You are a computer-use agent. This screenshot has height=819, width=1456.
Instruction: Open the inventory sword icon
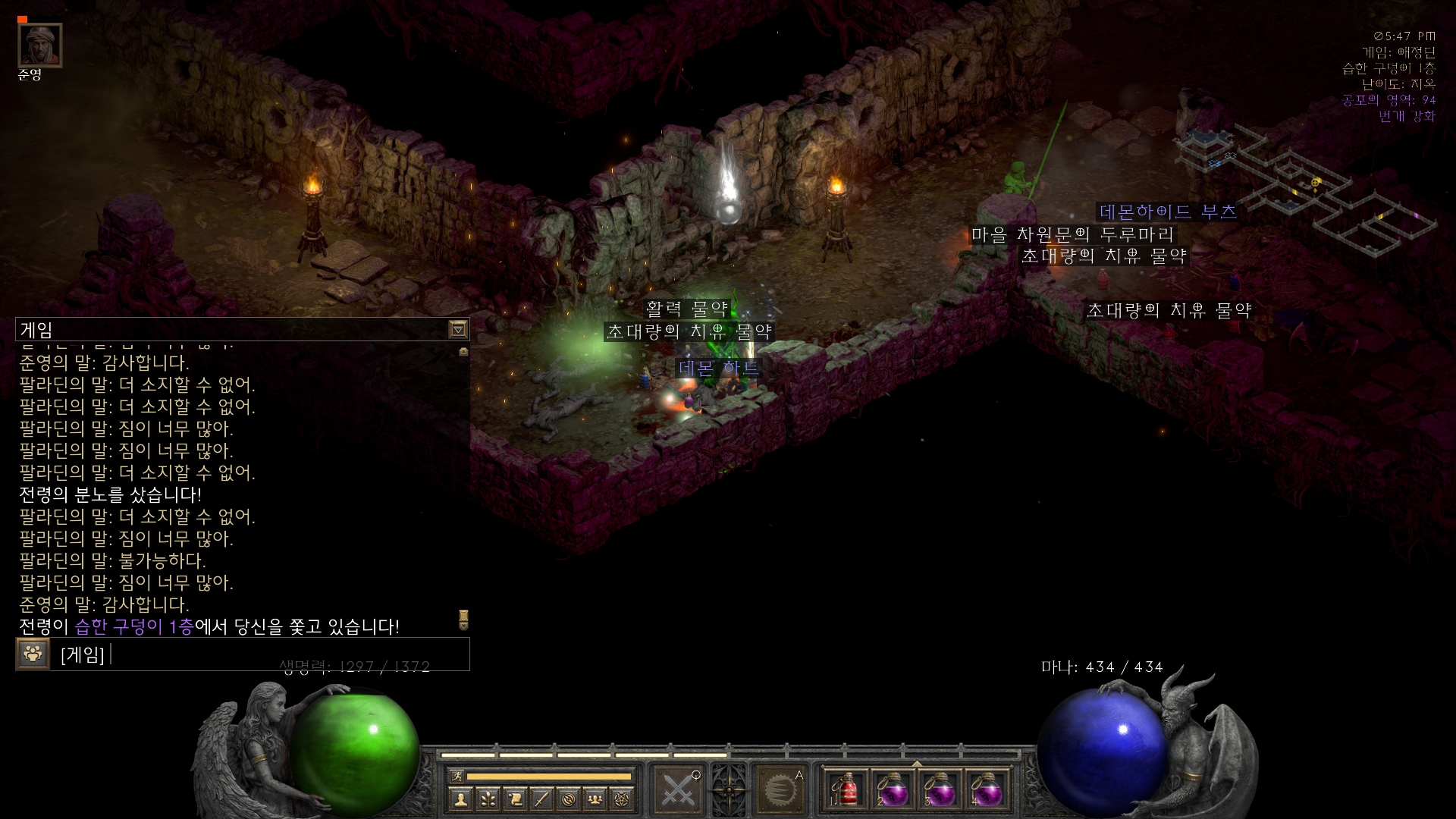(541, 799)
